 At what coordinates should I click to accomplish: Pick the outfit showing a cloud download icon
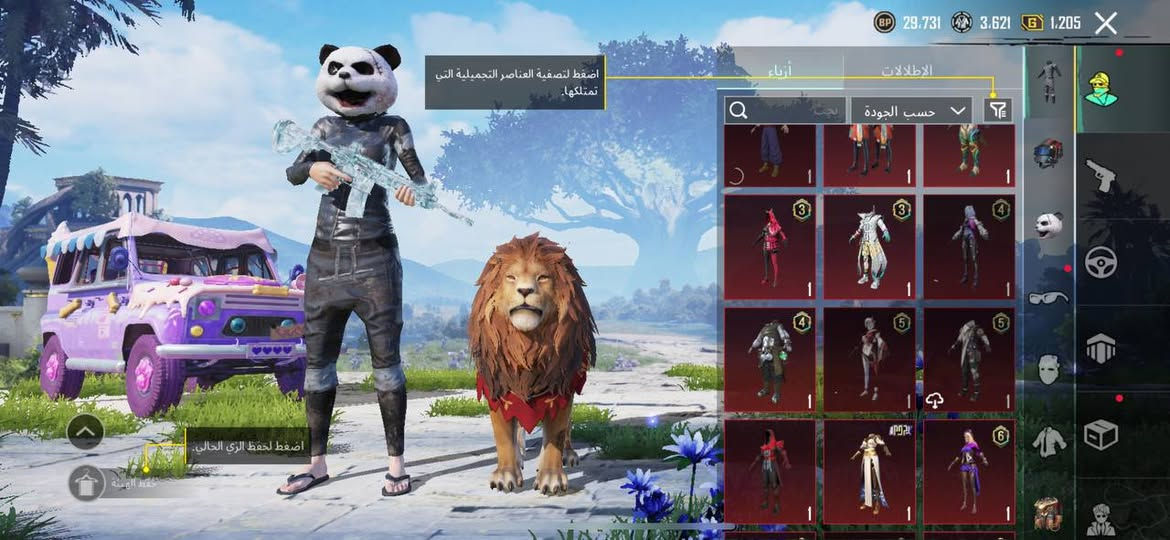pos(968,360)
